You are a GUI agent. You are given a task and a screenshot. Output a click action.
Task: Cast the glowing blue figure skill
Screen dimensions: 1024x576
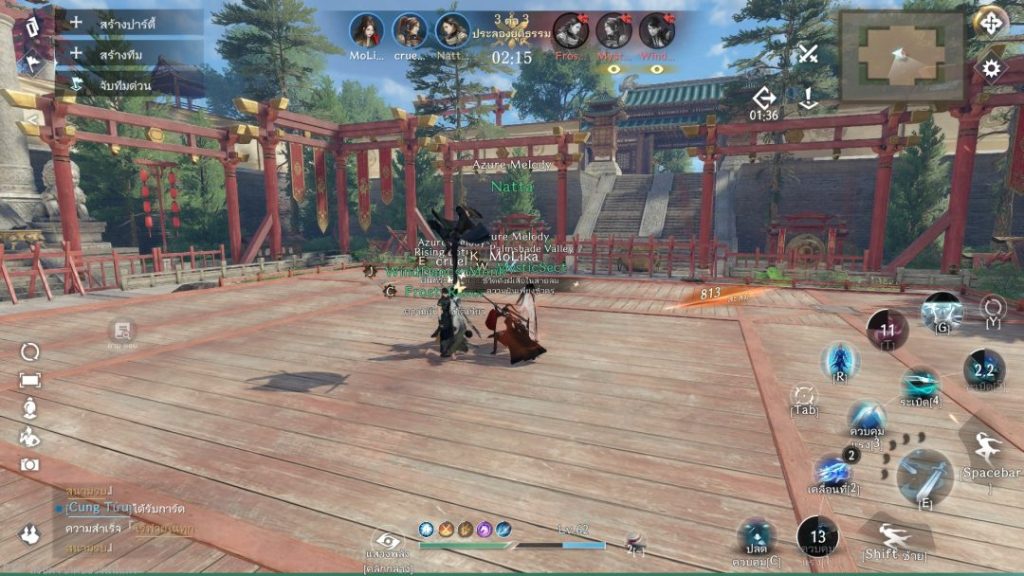click(841, 360)
